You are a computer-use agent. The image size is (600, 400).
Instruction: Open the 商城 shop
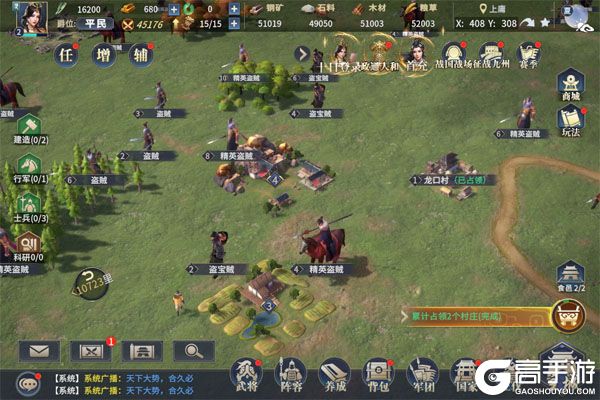pyautogui.click(x=570, y=84)
